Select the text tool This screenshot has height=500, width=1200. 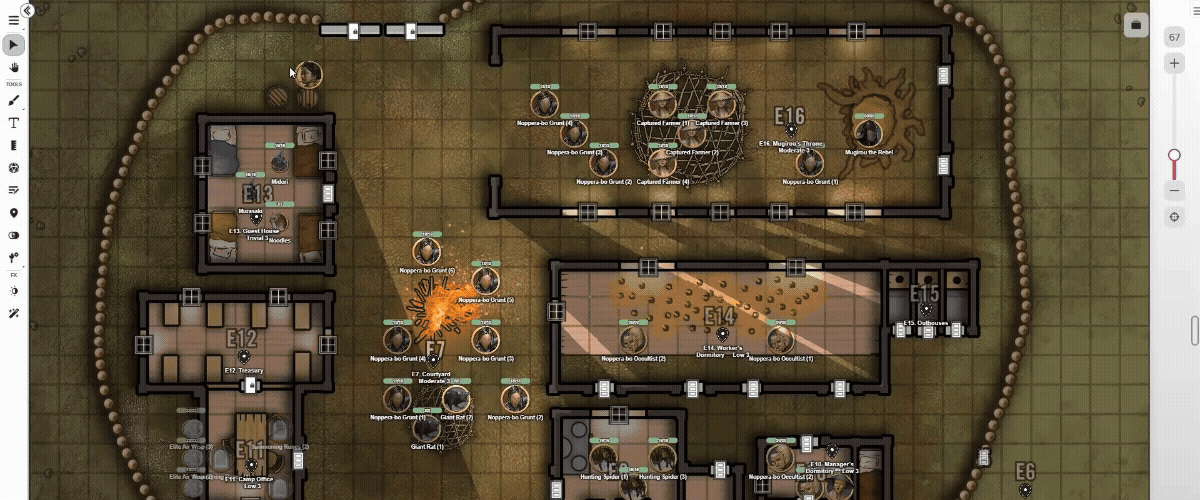click(14, 123)
